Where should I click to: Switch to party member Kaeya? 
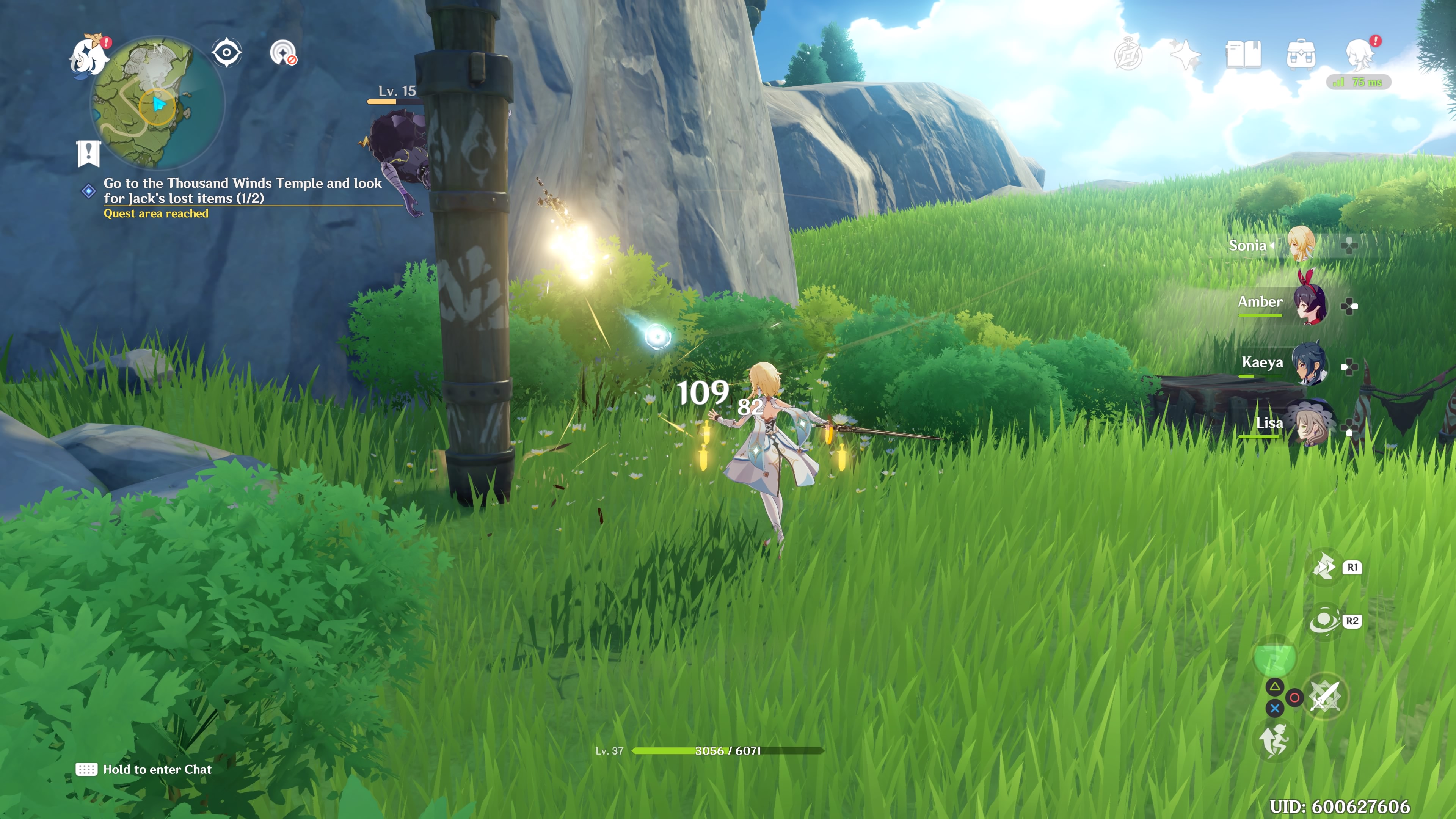[1309, 364]
